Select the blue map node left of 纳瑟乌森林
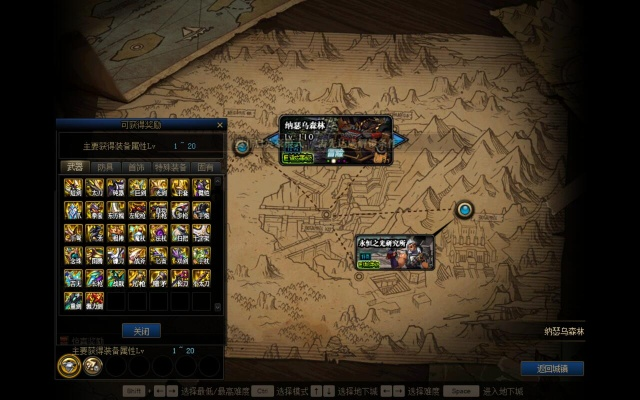The width and height of the screenshot is (640, 400). pyautogui.click(x=242, y=146)
